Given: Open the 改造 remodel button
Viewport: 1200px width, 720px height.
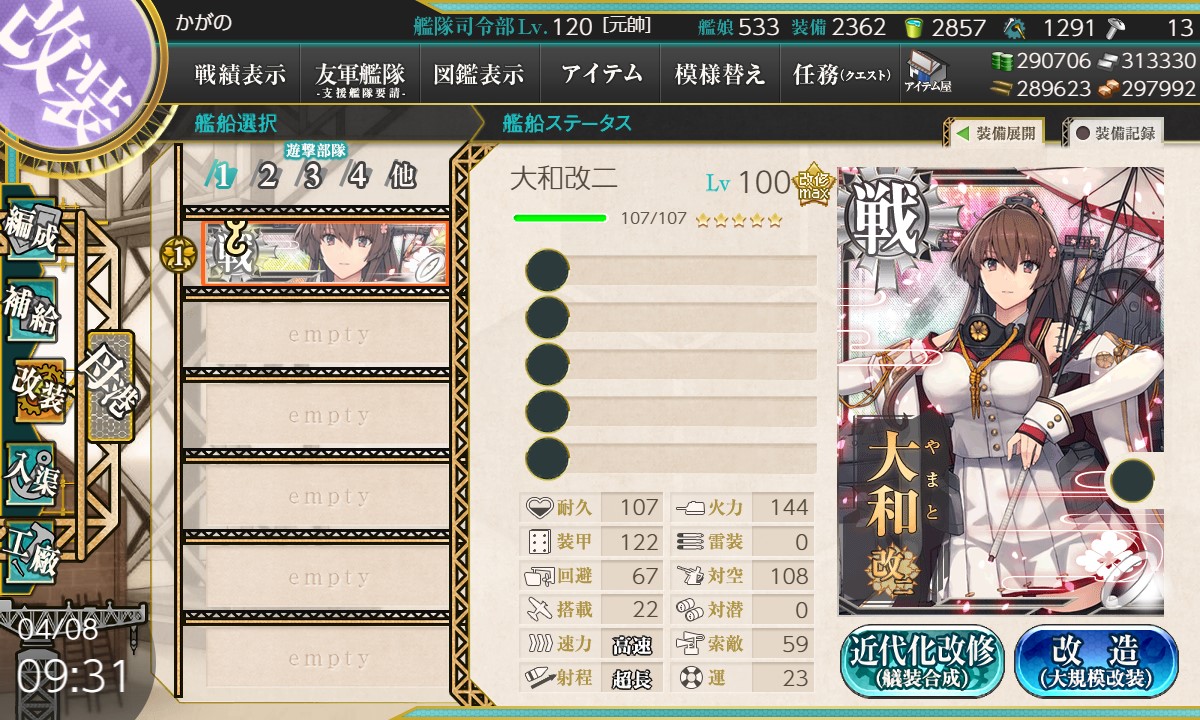Looking at the screenshot, I should pos(1096,660).
